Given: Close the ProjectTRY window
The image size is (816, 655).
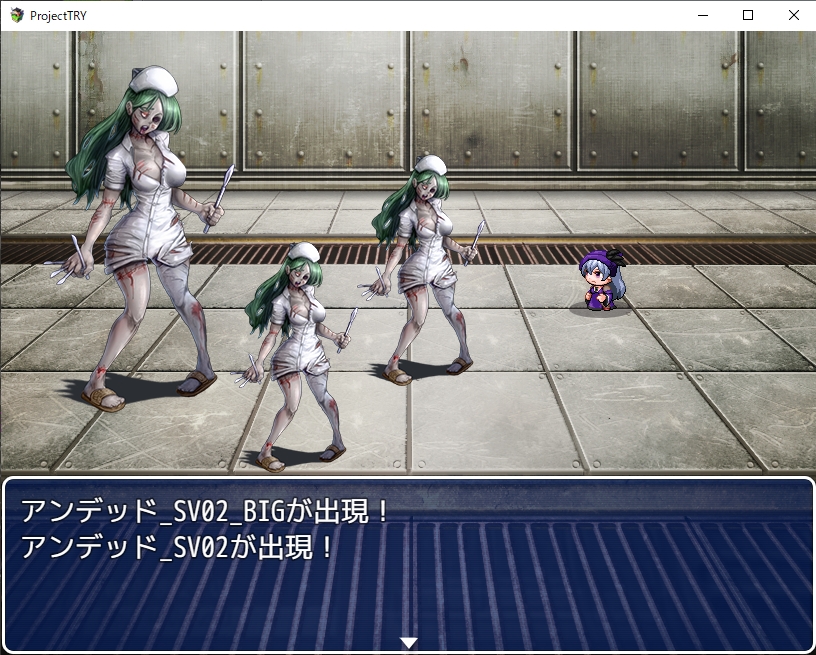Looking at the screenshot, I should click(793, 15).
